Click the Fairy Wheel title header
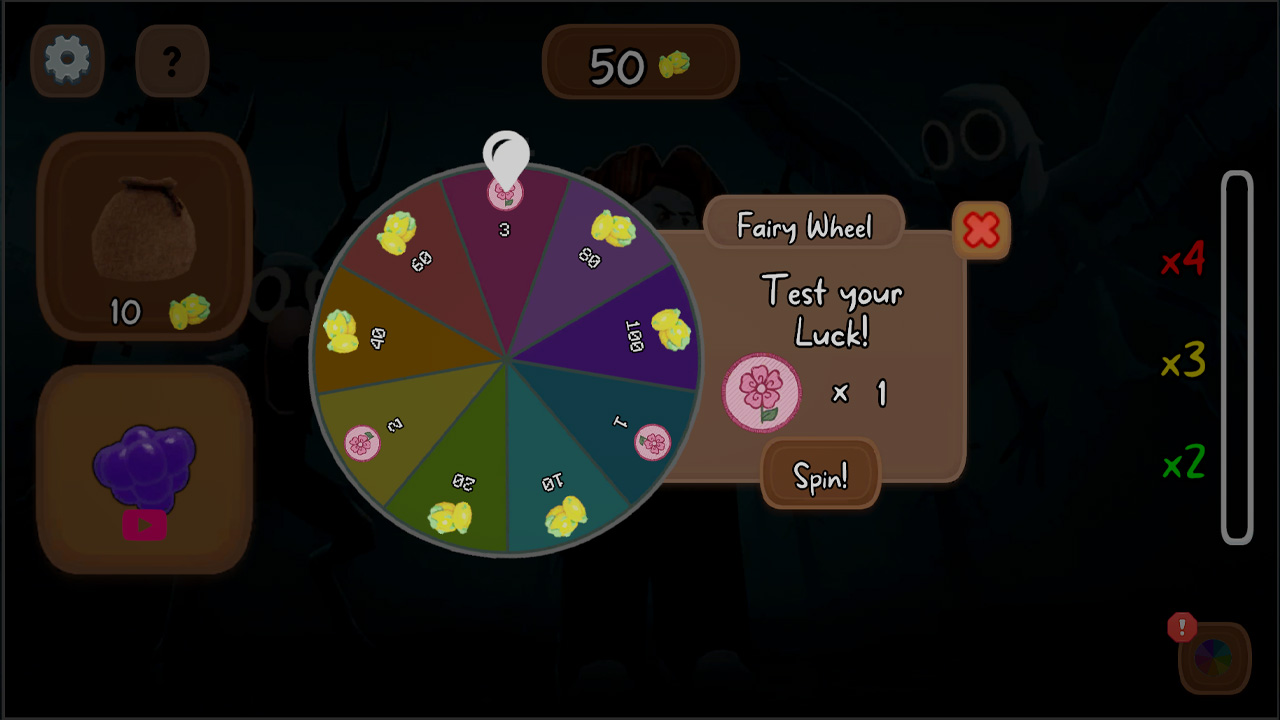Screen dimensions: 1280x720 pyautogui.click(x=804, y=226)
